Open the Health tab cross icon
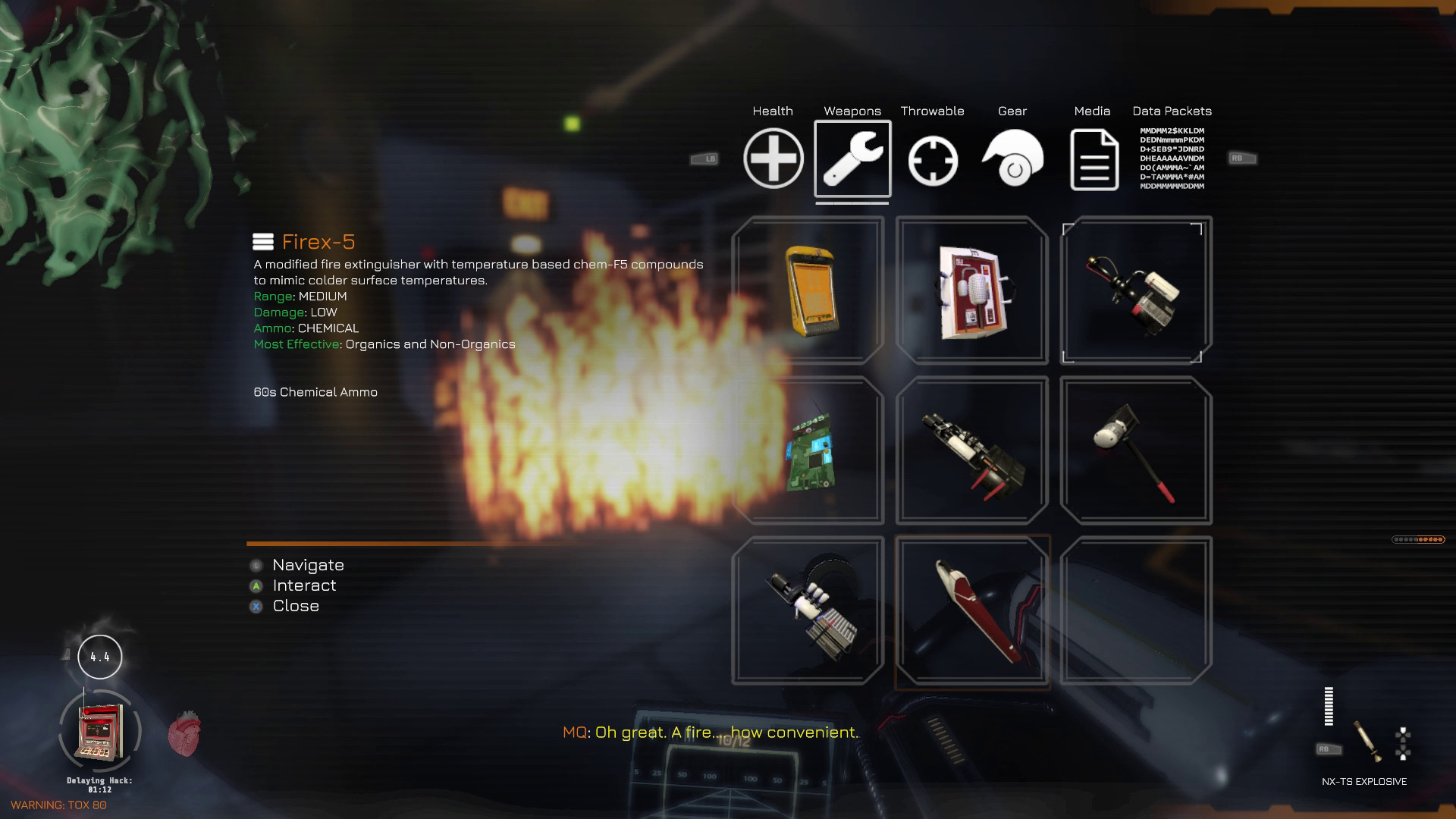This screenshot has height=819, width=1456. coord(773,159)
